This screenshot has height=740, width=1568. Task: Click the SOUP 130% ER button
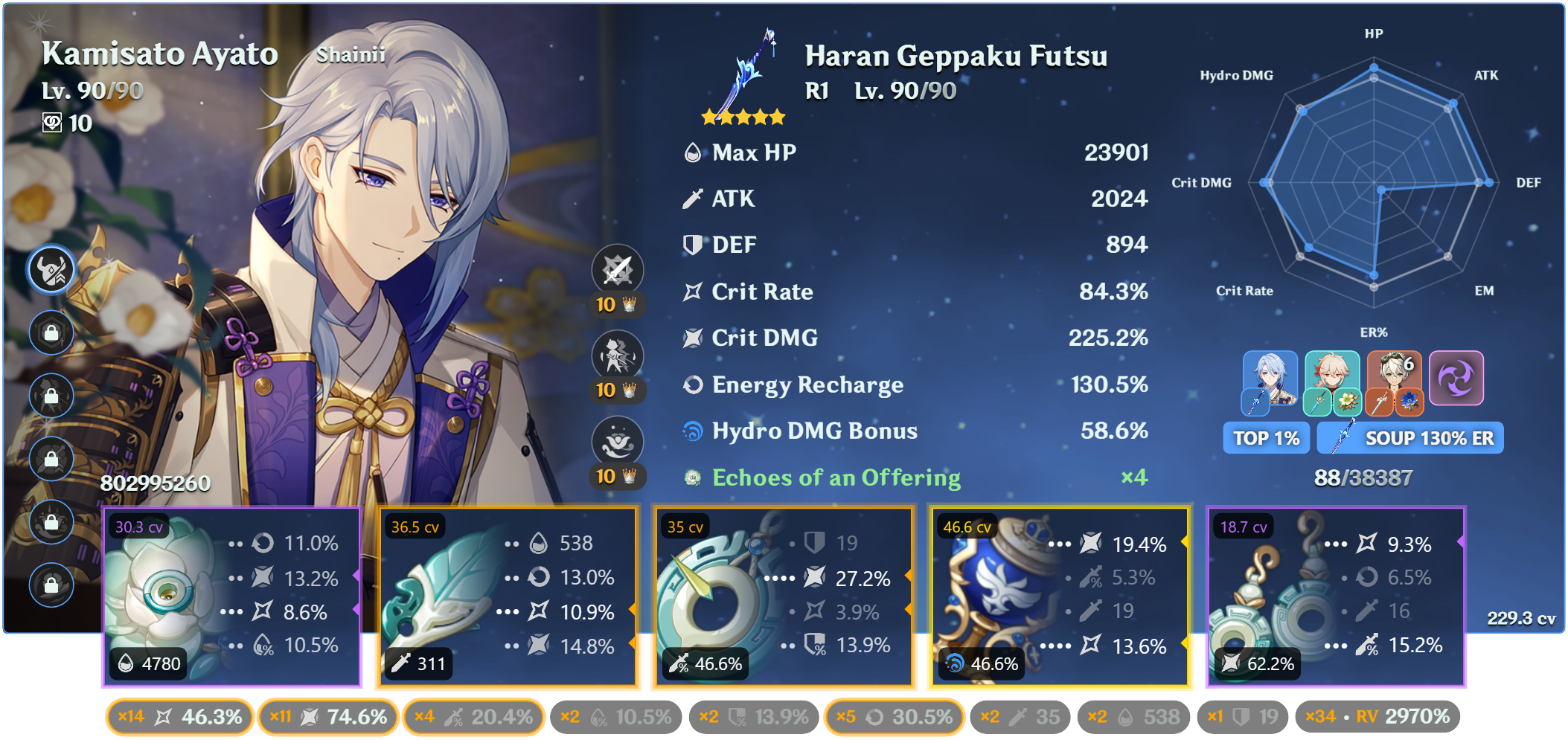coord(1409,438)
